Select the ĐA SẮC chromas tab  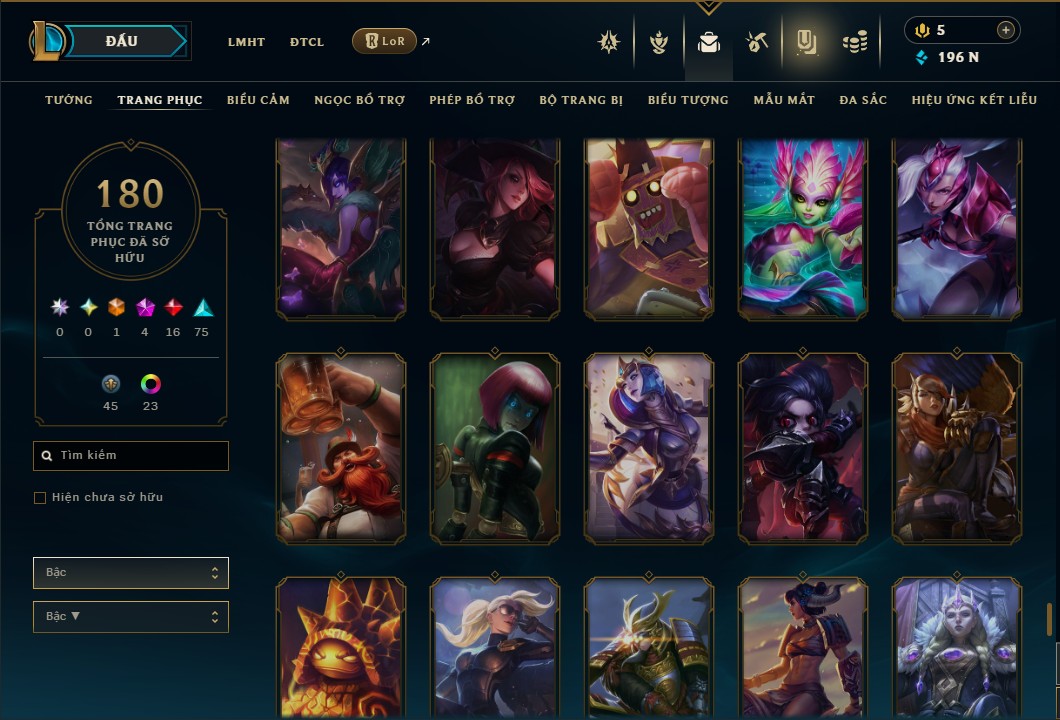(863, 100)
